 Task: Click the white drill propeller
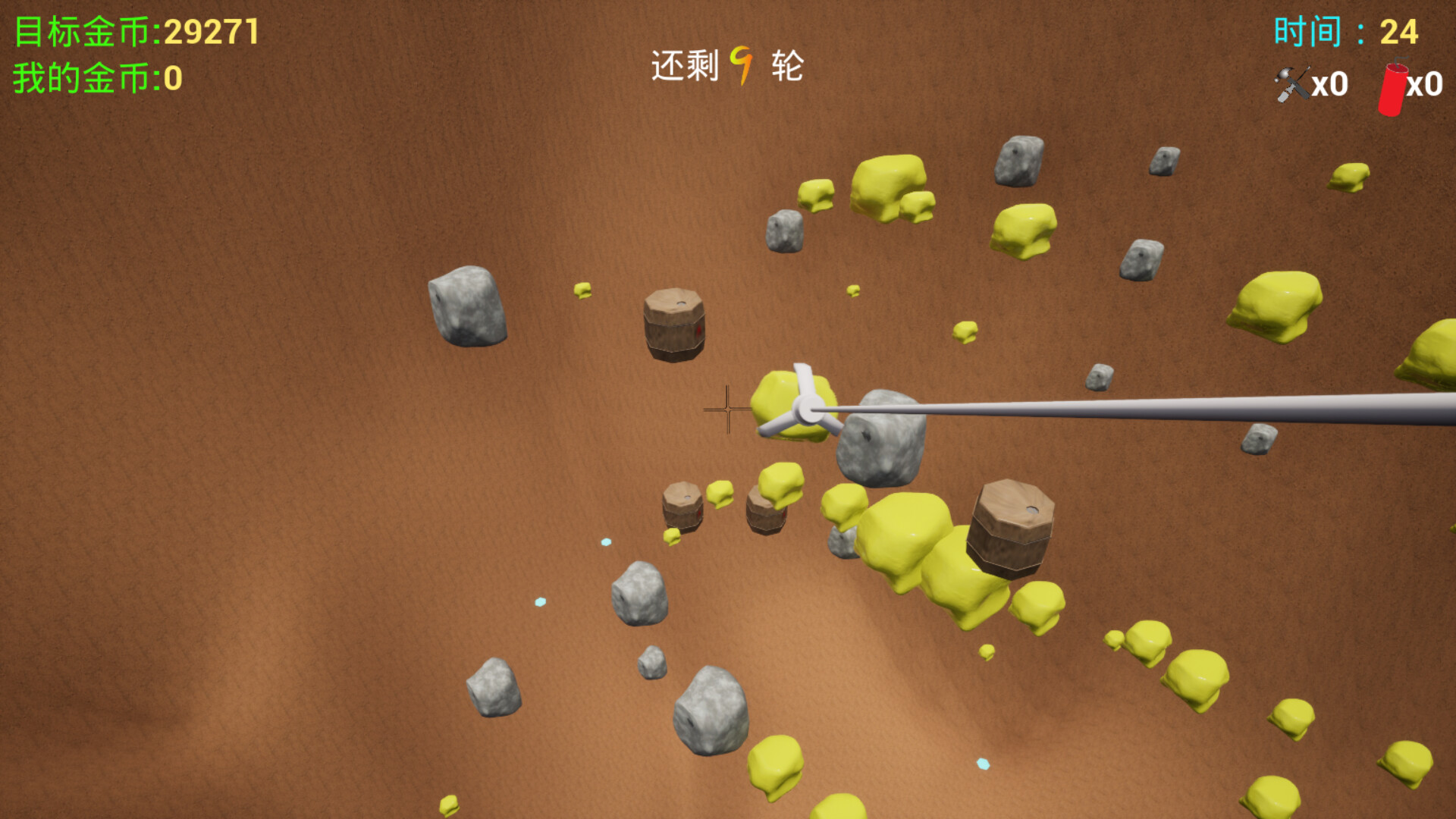806,409
